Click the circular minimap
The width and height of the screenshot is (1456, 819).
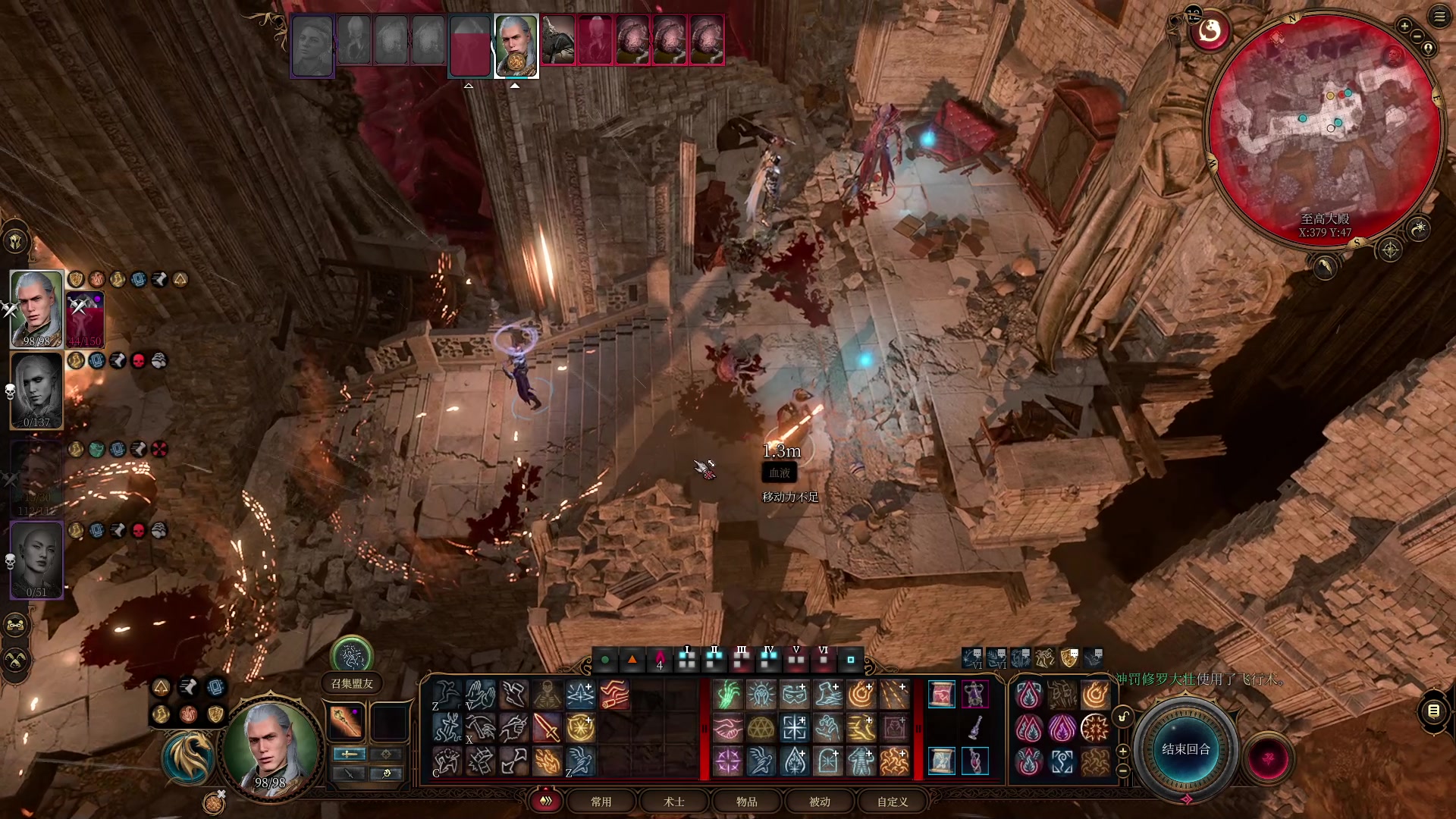[x=1323, y=129]
